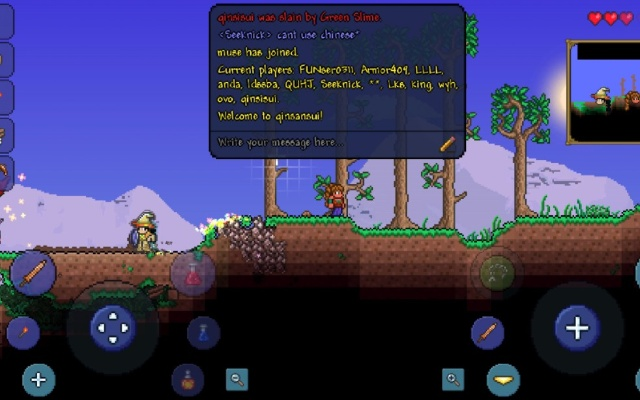Activate the grappling hook button
The height and width of the screenshot is (400, 640).
(497, 272)
